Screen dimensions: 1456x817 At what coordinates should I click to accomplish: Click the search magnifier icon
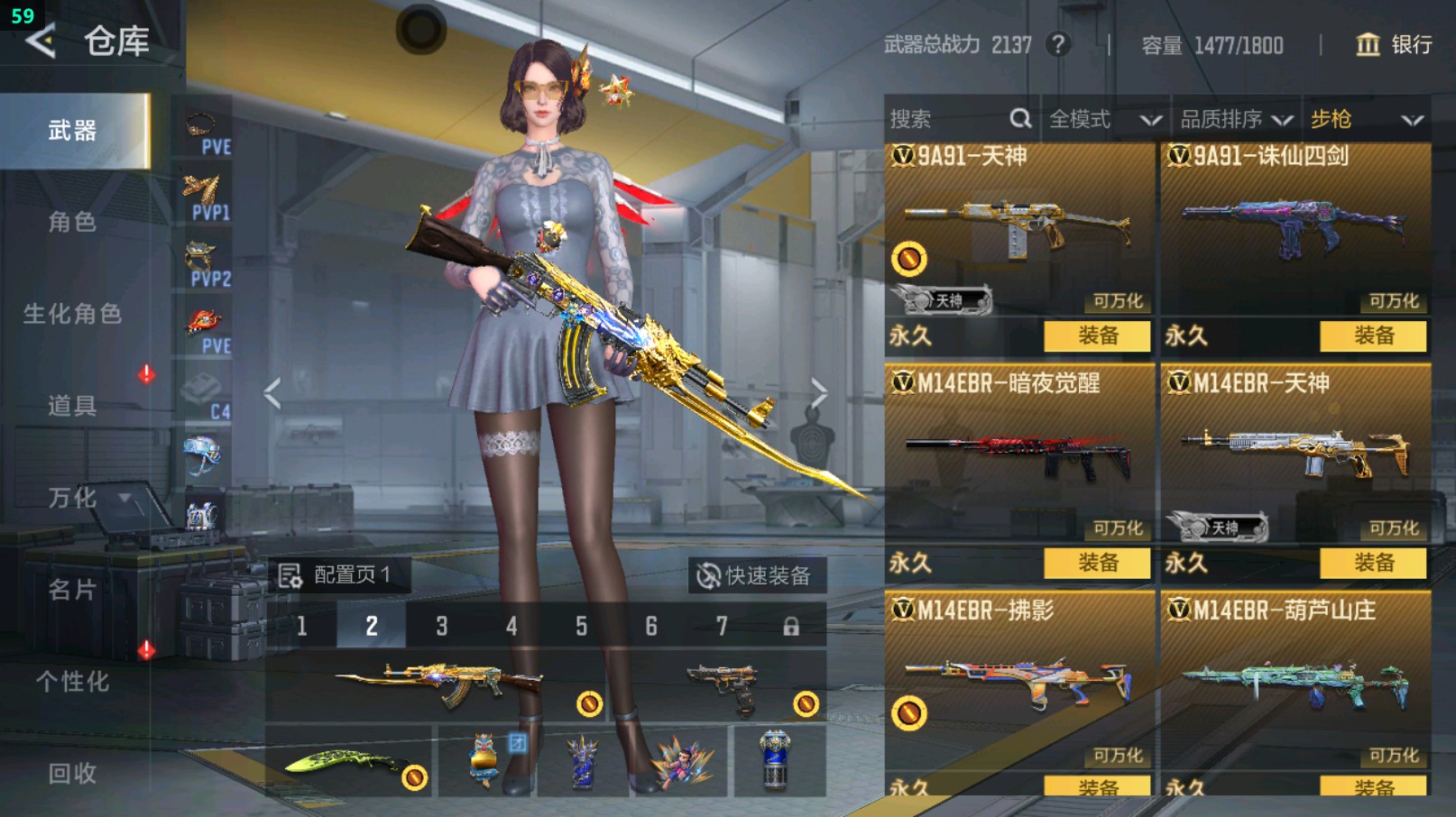[1020, 118]
